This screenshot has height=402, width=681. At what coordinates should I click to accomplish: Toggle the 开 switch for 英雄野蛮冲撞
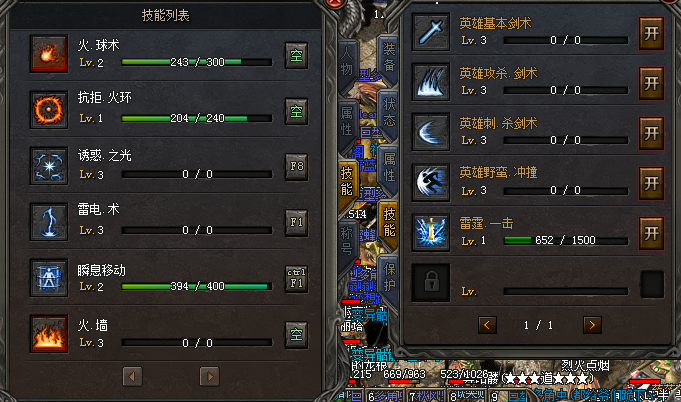pyautogui.click(x=651, y=182)
